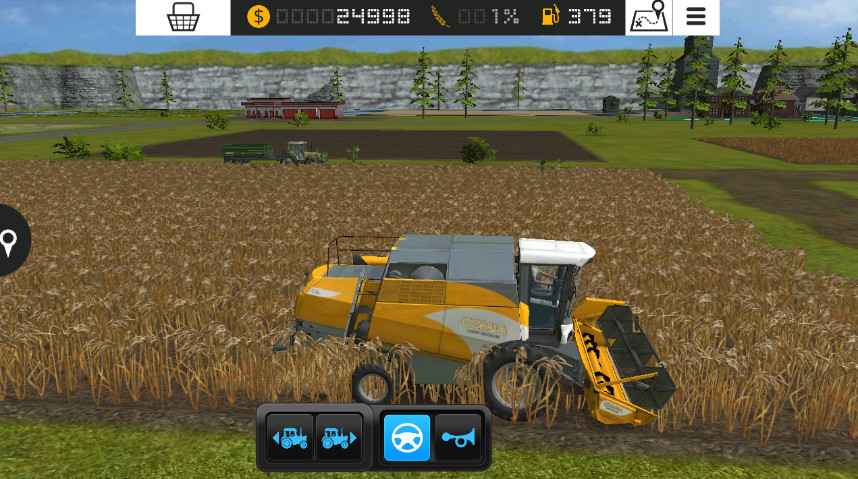Toggle the steering wheel autopilot button
The height and width of the screenshot is (479, 858).
(x=407, y=438)
